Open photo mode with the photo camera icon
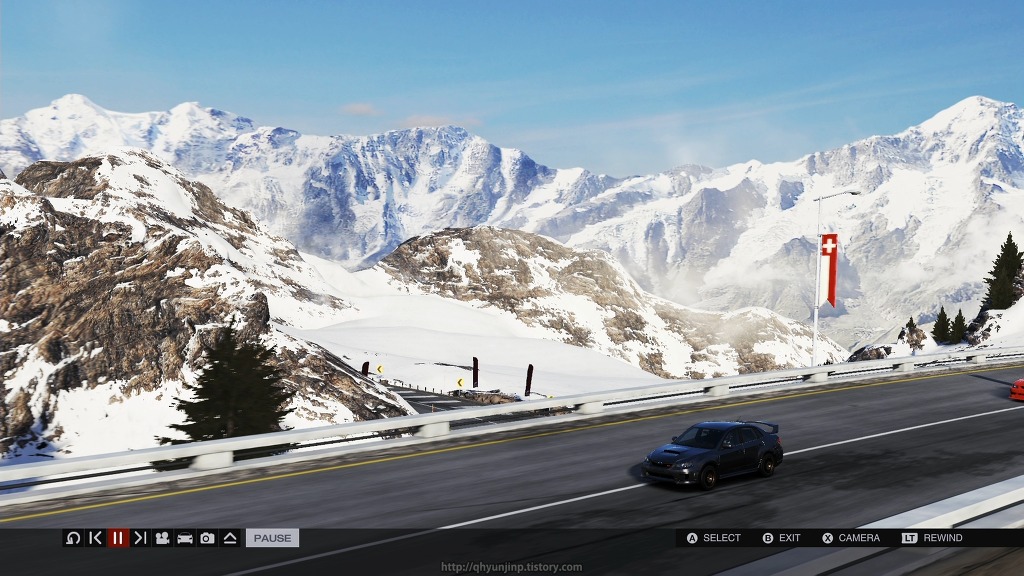This screenshot has height=576, width=1024. 207,538
